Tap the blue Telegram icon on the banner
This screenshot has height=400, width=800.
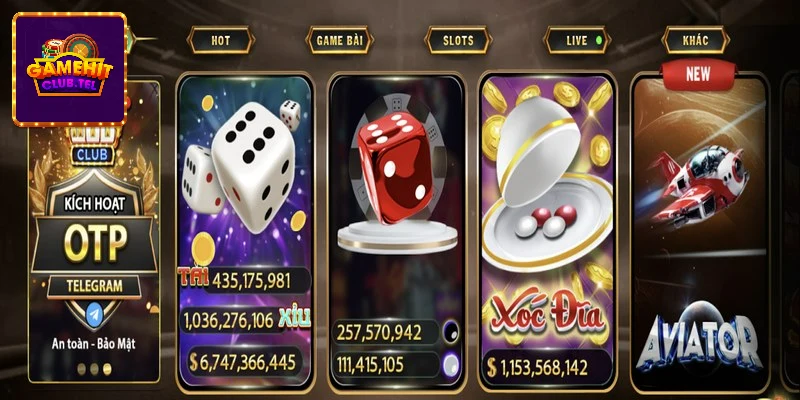tap(96, 311)
